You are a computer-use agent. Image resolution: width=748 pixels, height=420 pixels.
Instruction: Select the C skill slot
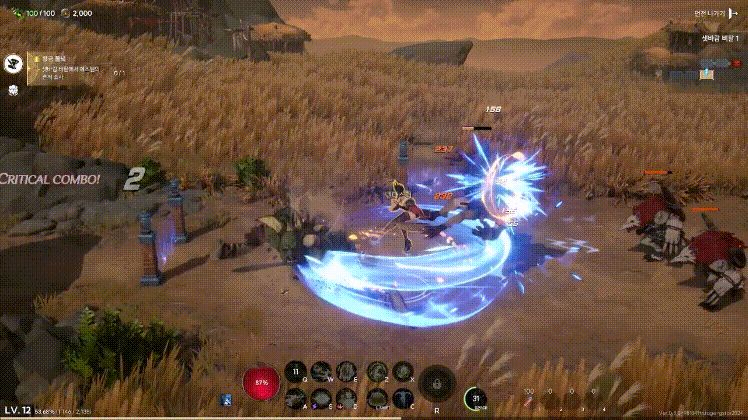403,398
